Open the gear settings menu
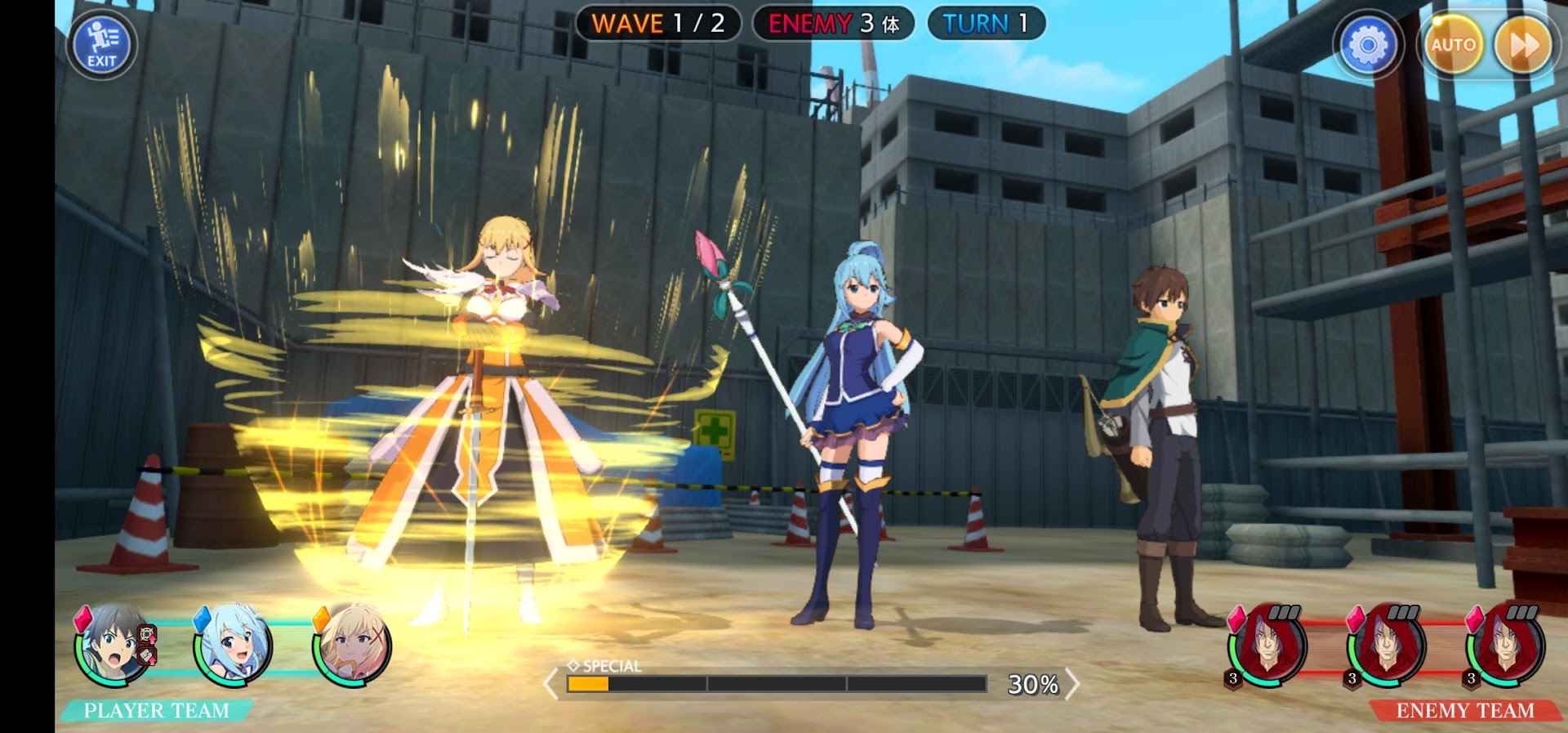The height and width of the screenshot is (733, 1568). pos(1368,45)
